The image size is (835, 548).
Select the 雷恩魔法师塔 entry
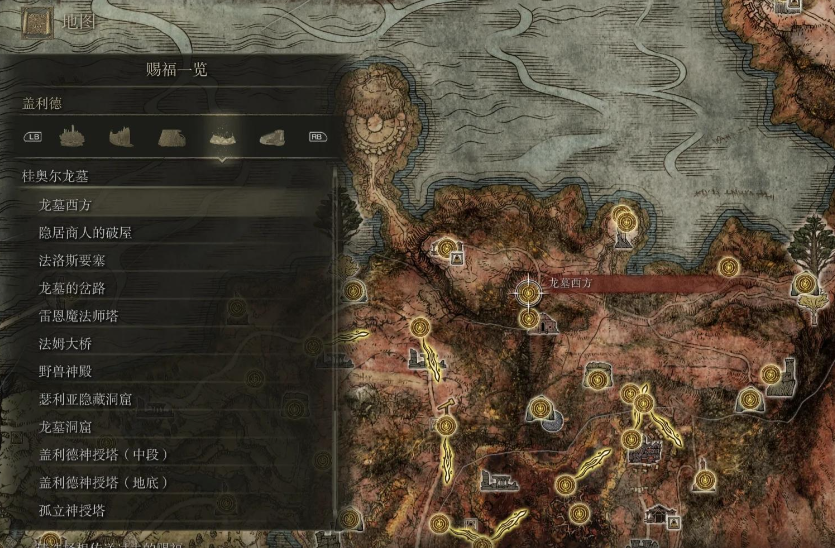tap(78, 316)
